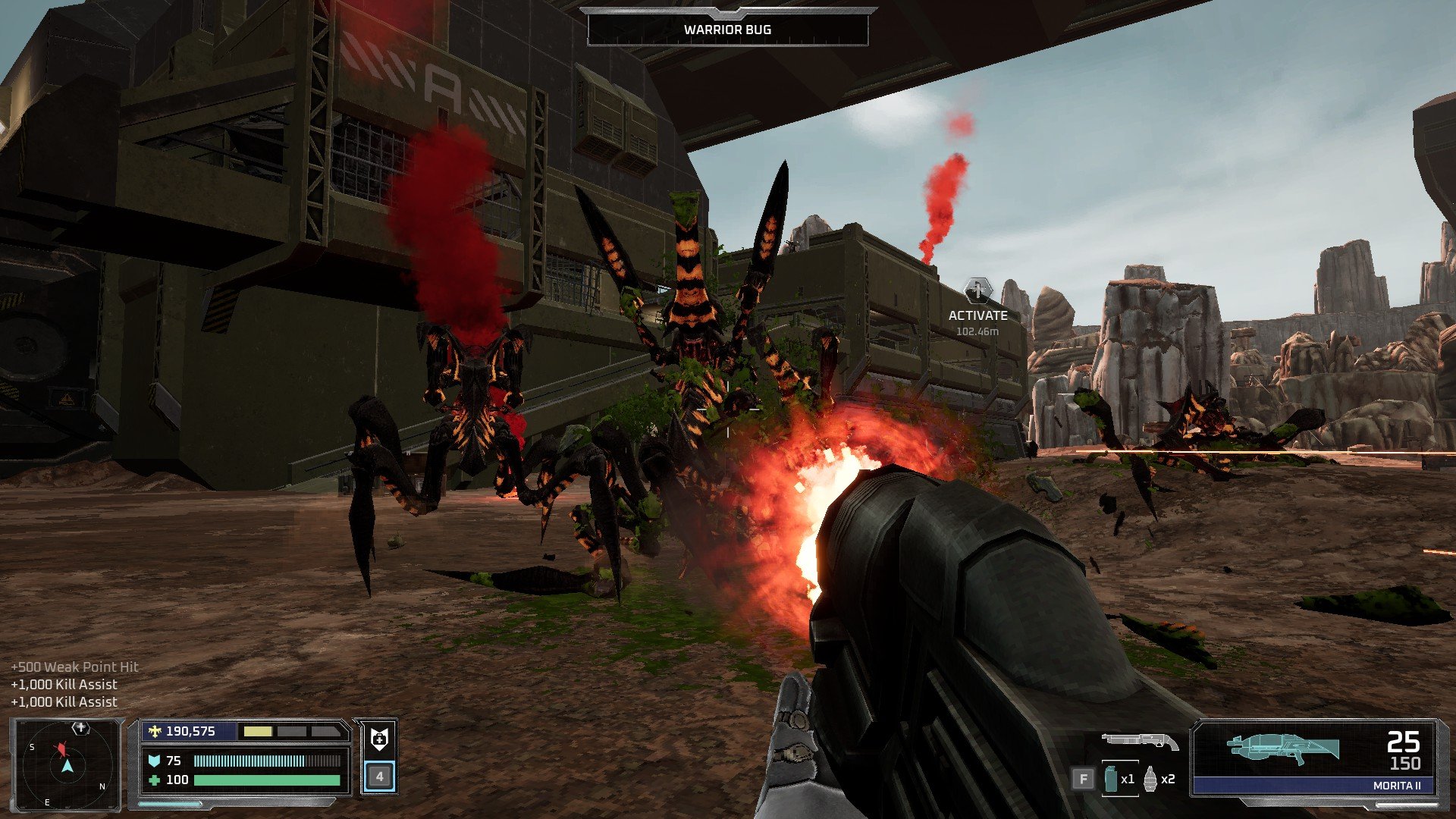This screenshot has width=1456, height=819.
Task: Choose the secondary shotgun weapon icon
Action: point(1140,741)
